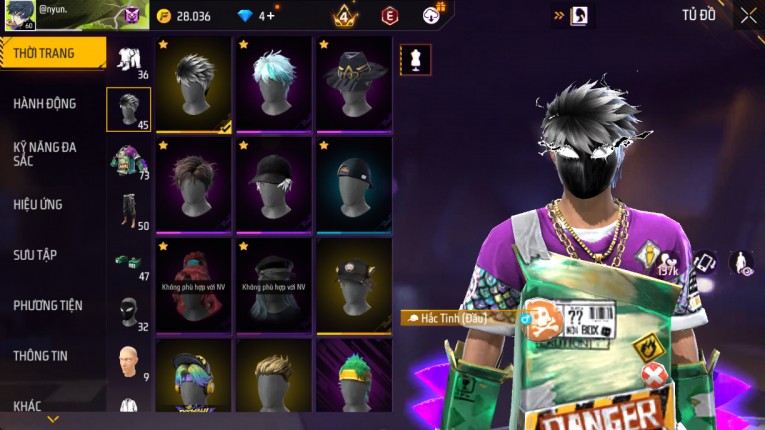Select the black wide-brim hat
The image size is (765, 430).
353,84
